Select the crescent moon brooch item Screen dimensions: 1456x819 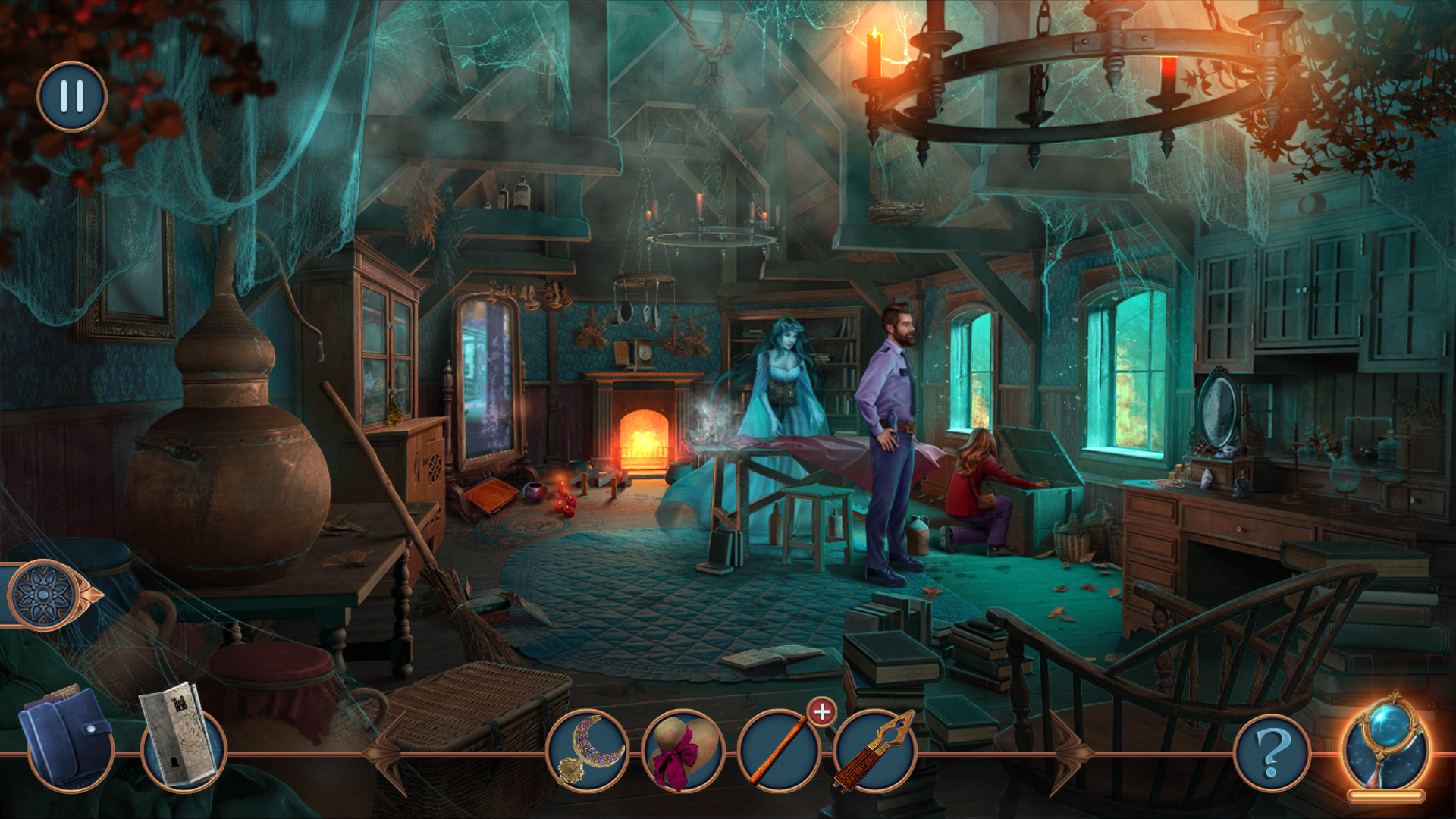pyautogui.click(x=588, y=750)
